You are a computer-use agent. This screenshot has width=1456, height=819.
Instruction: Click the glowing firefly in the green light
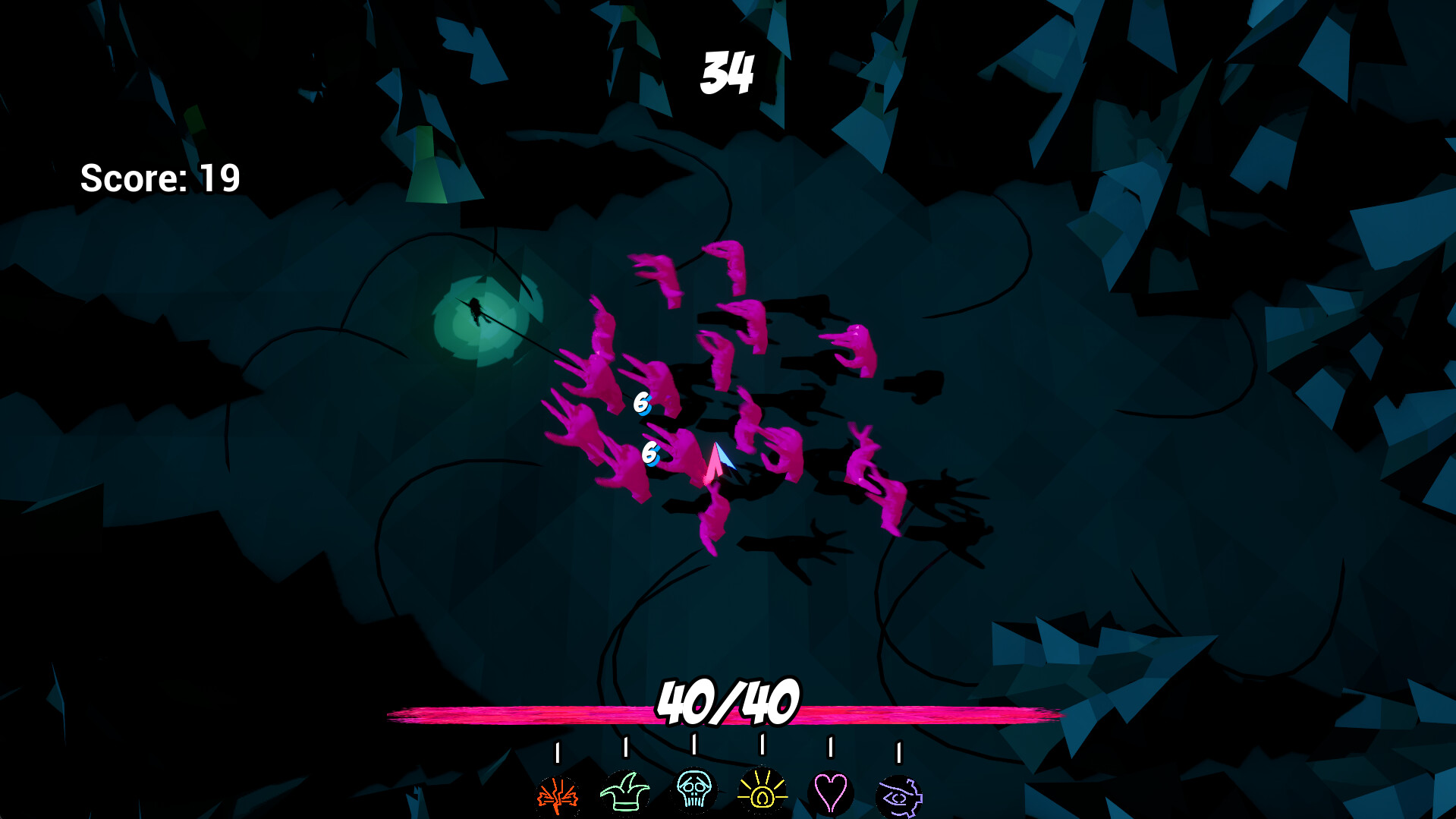(x=476, y=309)
